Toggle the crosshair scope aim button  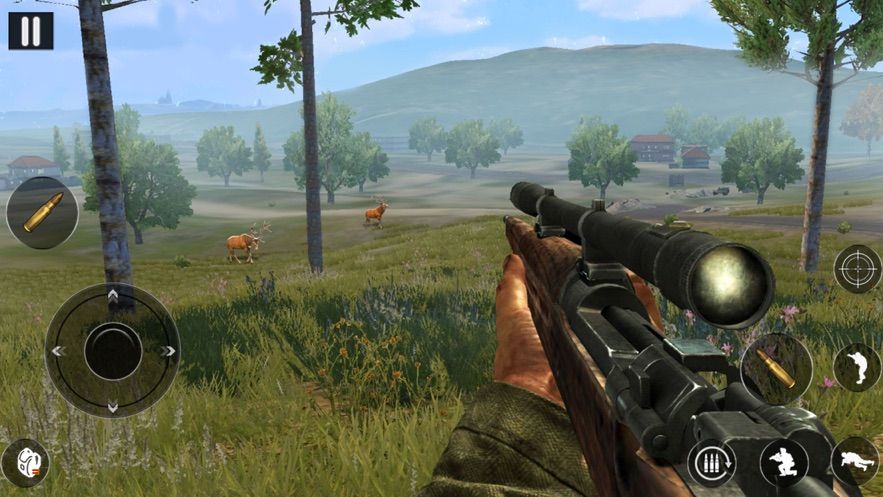tap(857, 269)
